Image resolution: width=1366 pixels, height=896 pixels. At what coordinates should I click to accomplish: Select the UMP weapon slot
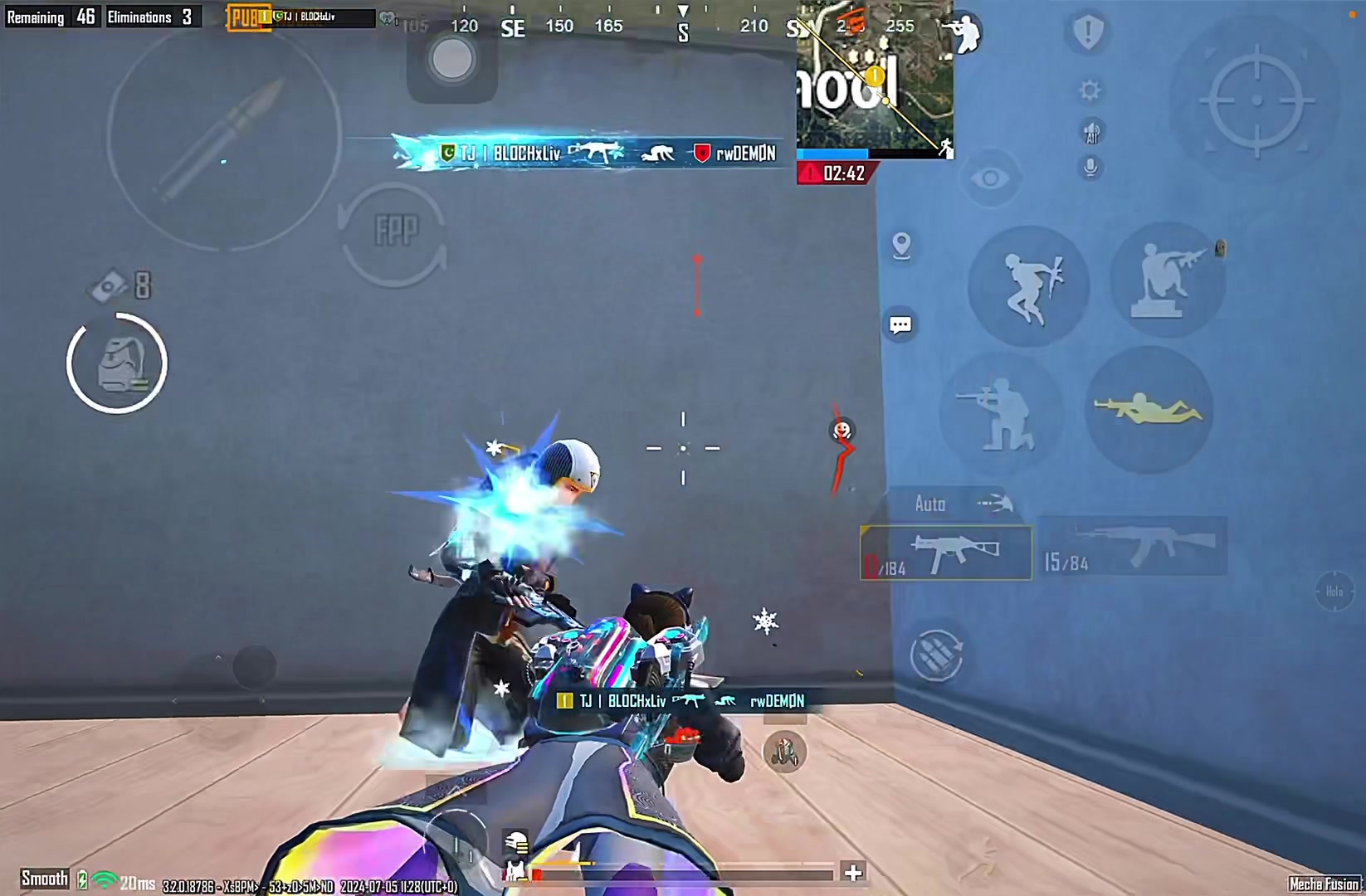point(946,553)
